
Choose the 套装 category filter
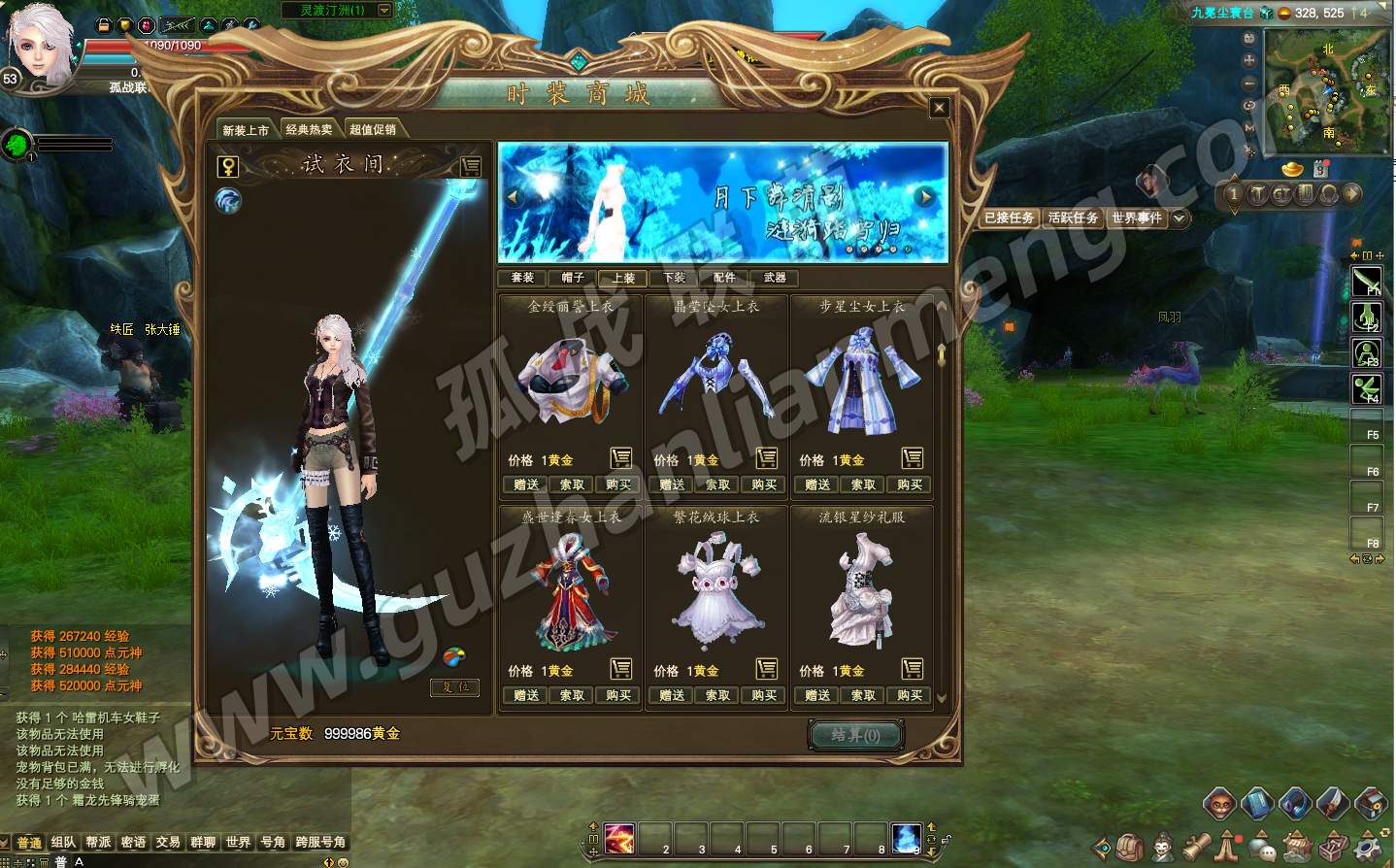[x=522, y=278]
